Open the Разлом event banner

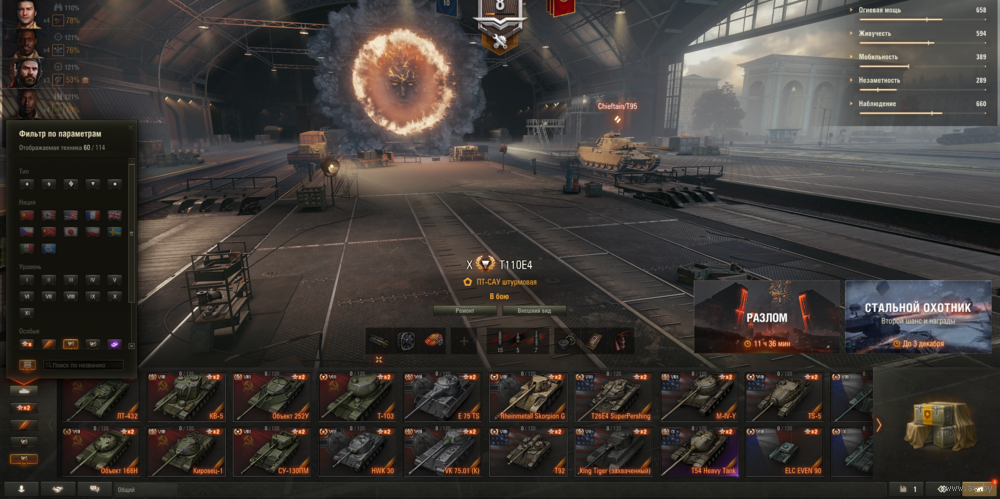pos(767,316)
